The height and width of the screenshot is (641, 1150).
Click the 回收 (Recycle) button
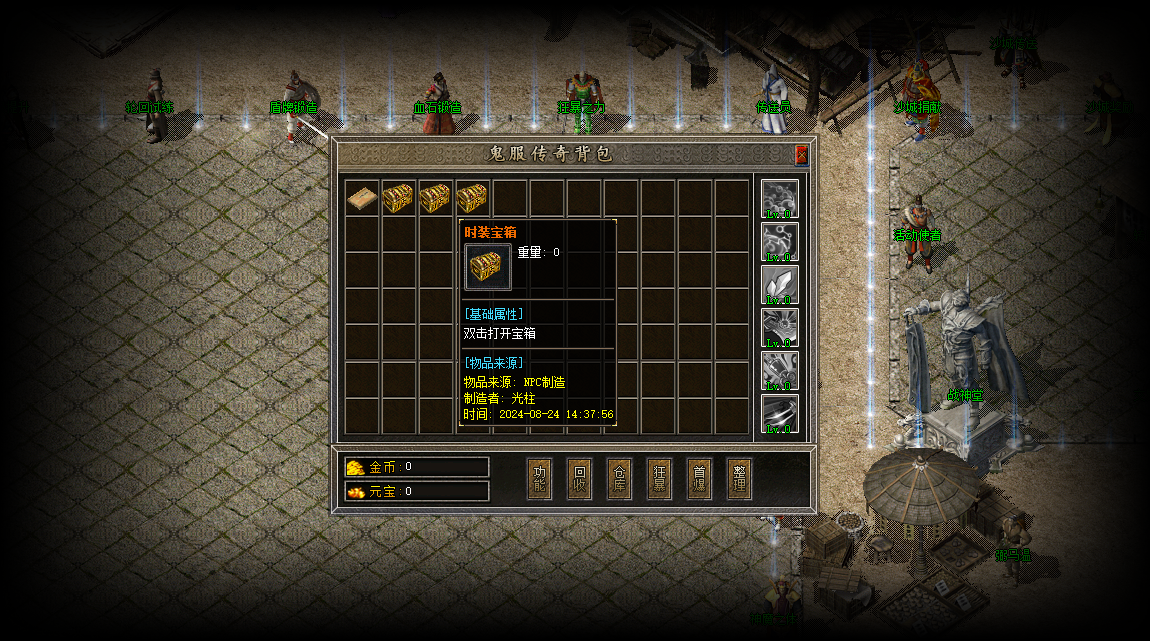[580, 479]
